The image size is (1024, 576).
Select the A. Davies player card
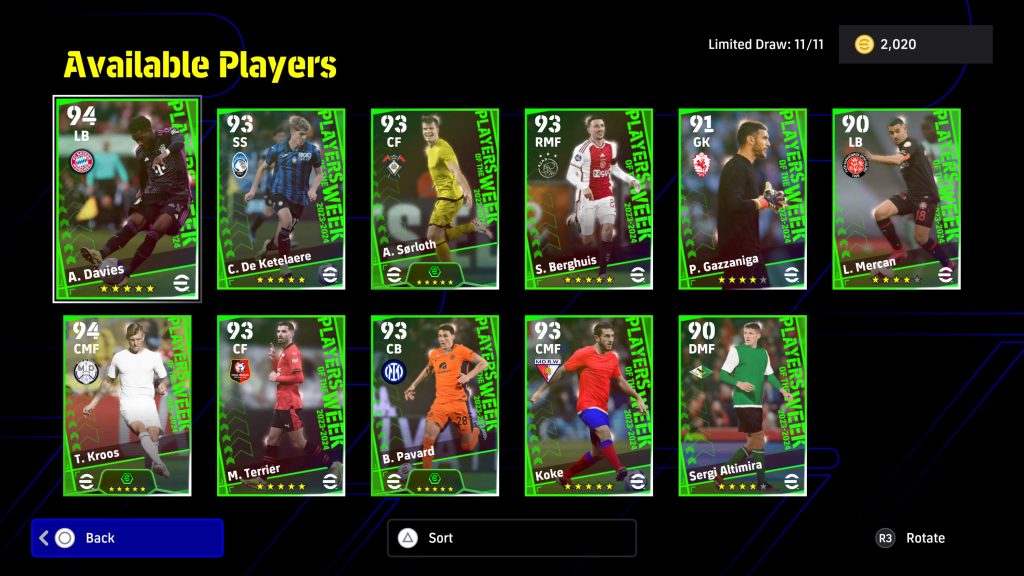pyautogui.click(x=127, y=198)
